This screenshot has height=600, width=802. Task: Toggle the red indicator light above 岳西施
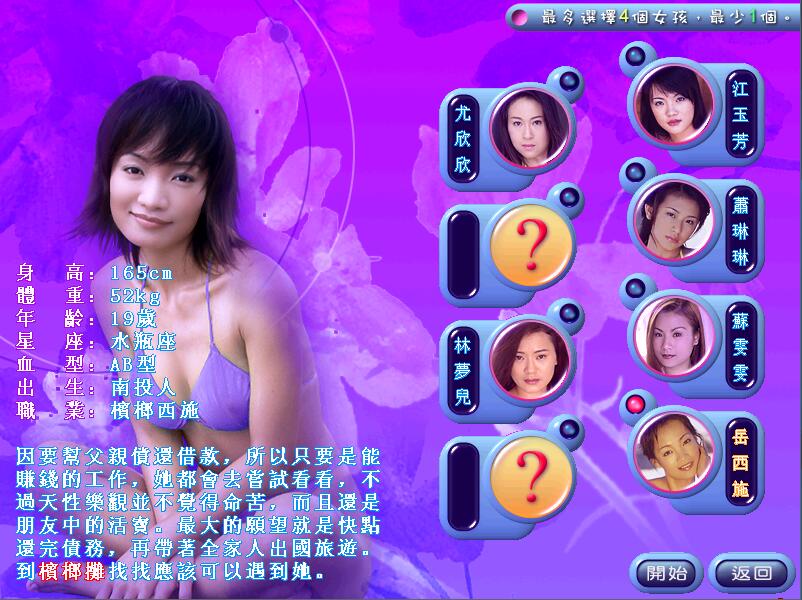(634, 404)
